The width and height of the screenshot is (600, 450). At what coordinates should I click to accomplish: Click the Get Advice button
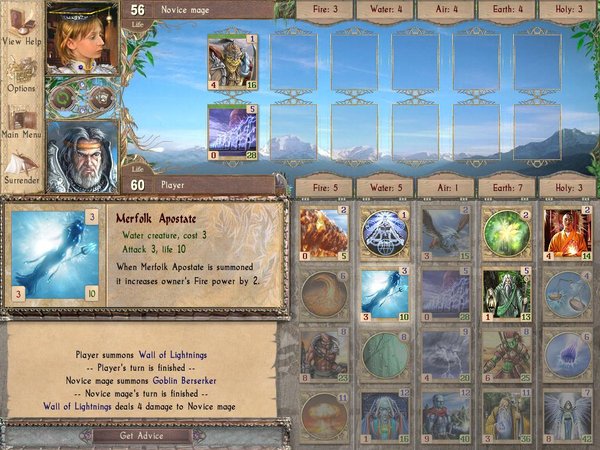click(x=141, y=435)
